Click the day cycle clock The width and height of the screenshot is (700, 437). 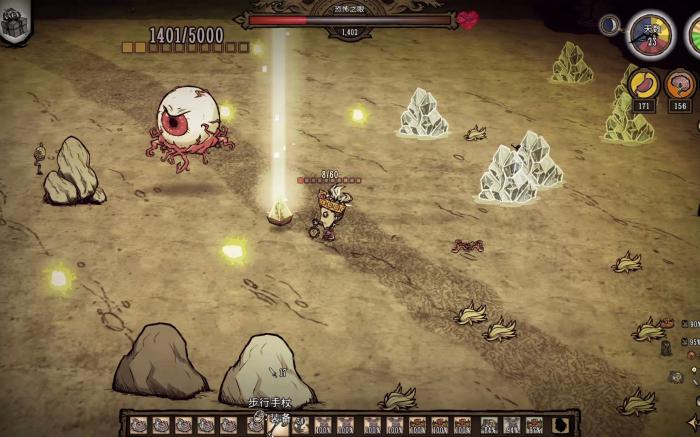(x=650, y=35)
